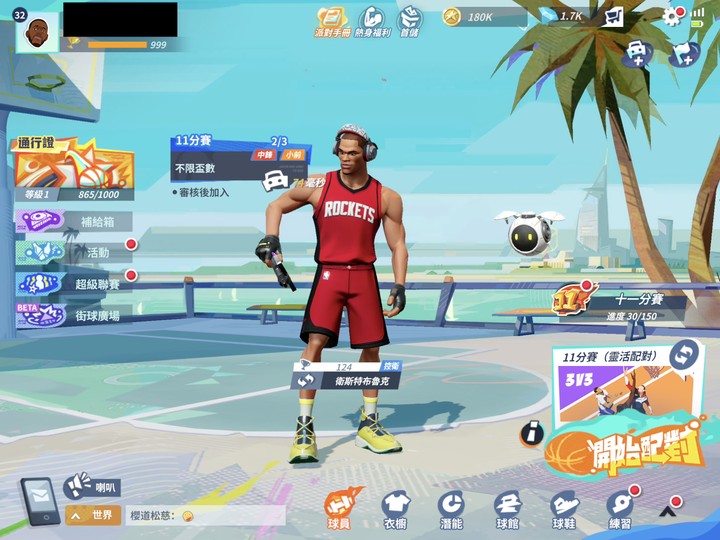
Task: Open the 通行證 battle pass panel
Action: [74, 167]
